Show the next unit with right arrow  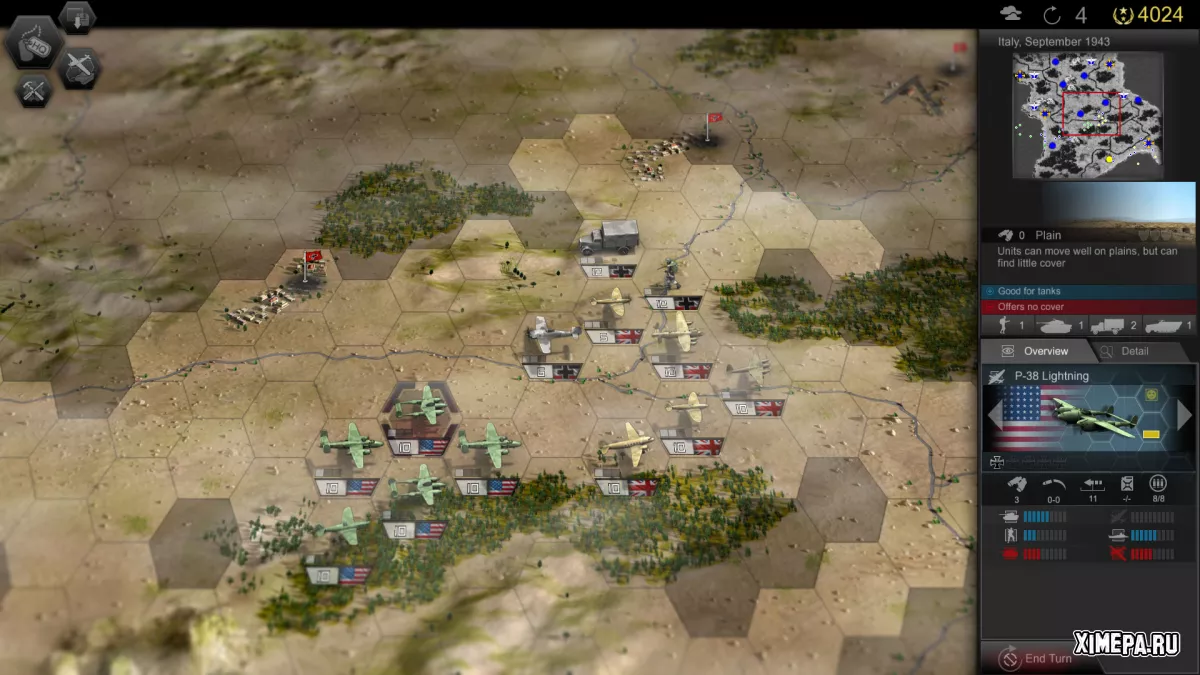(1185, 414)
